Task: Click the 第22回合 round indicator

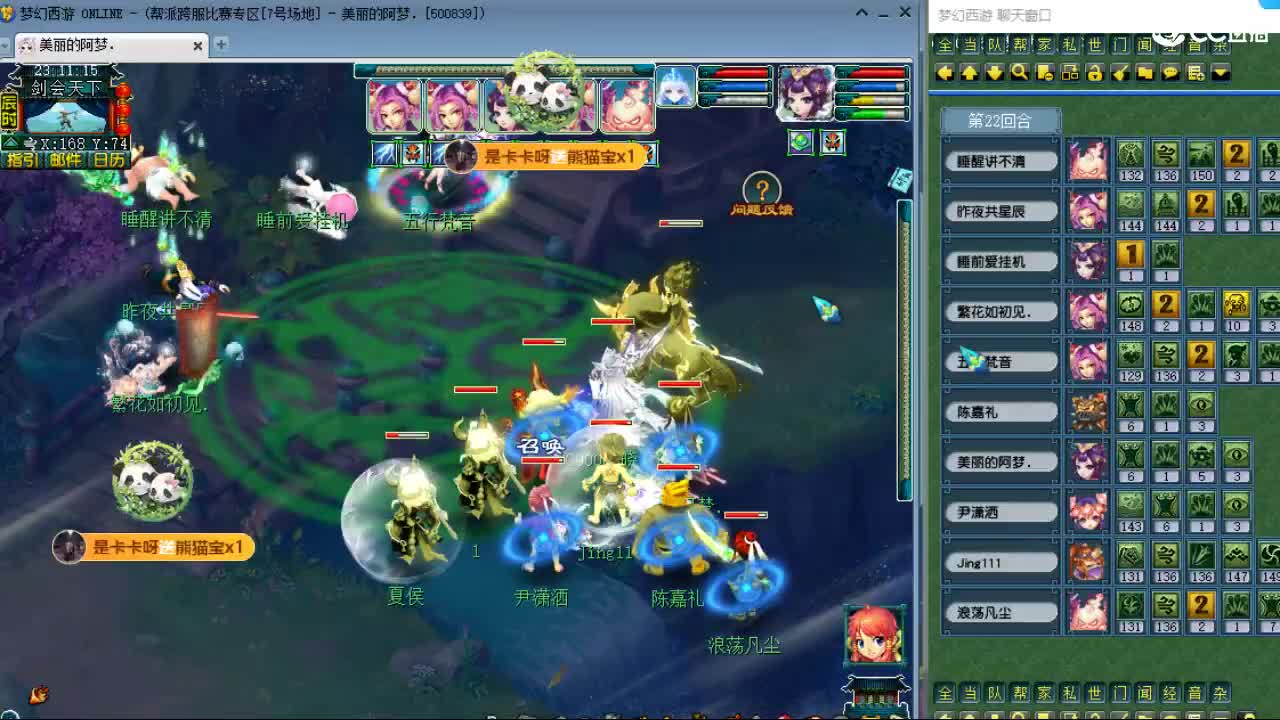Action: point(999,119)
